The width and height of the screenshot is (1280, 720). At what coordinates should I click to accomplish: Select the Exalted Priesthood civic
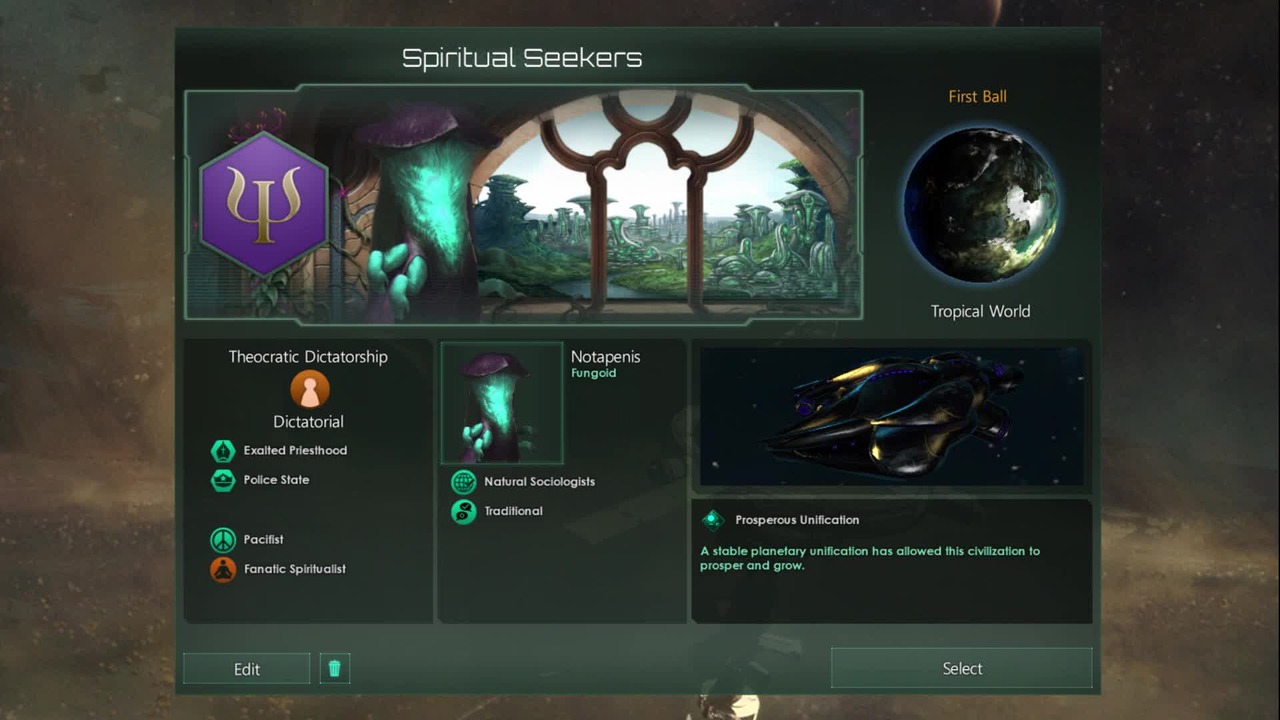[x=223, y=451]
